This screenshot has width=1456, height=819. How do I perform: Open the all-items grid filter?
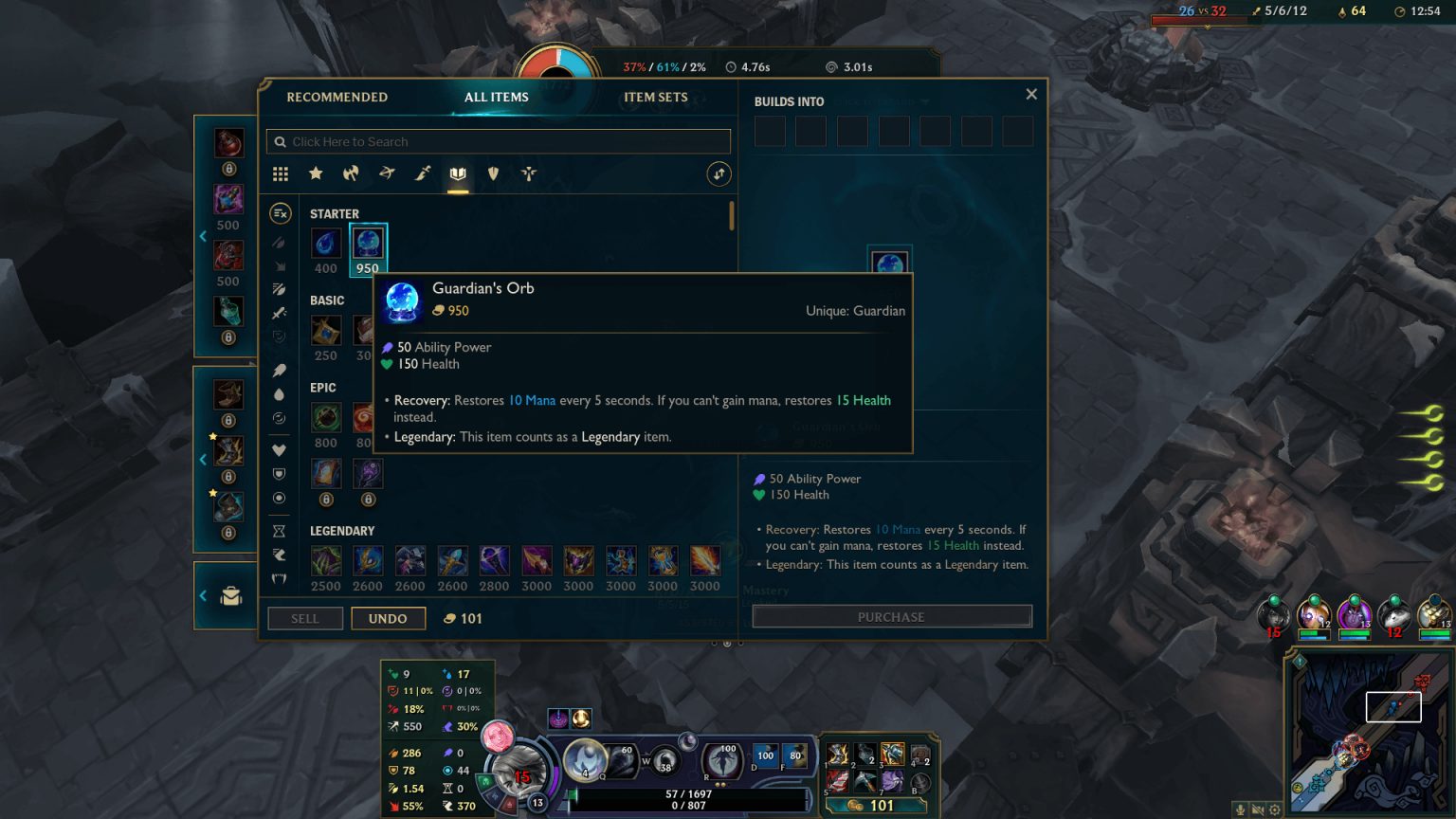point(280,174)
